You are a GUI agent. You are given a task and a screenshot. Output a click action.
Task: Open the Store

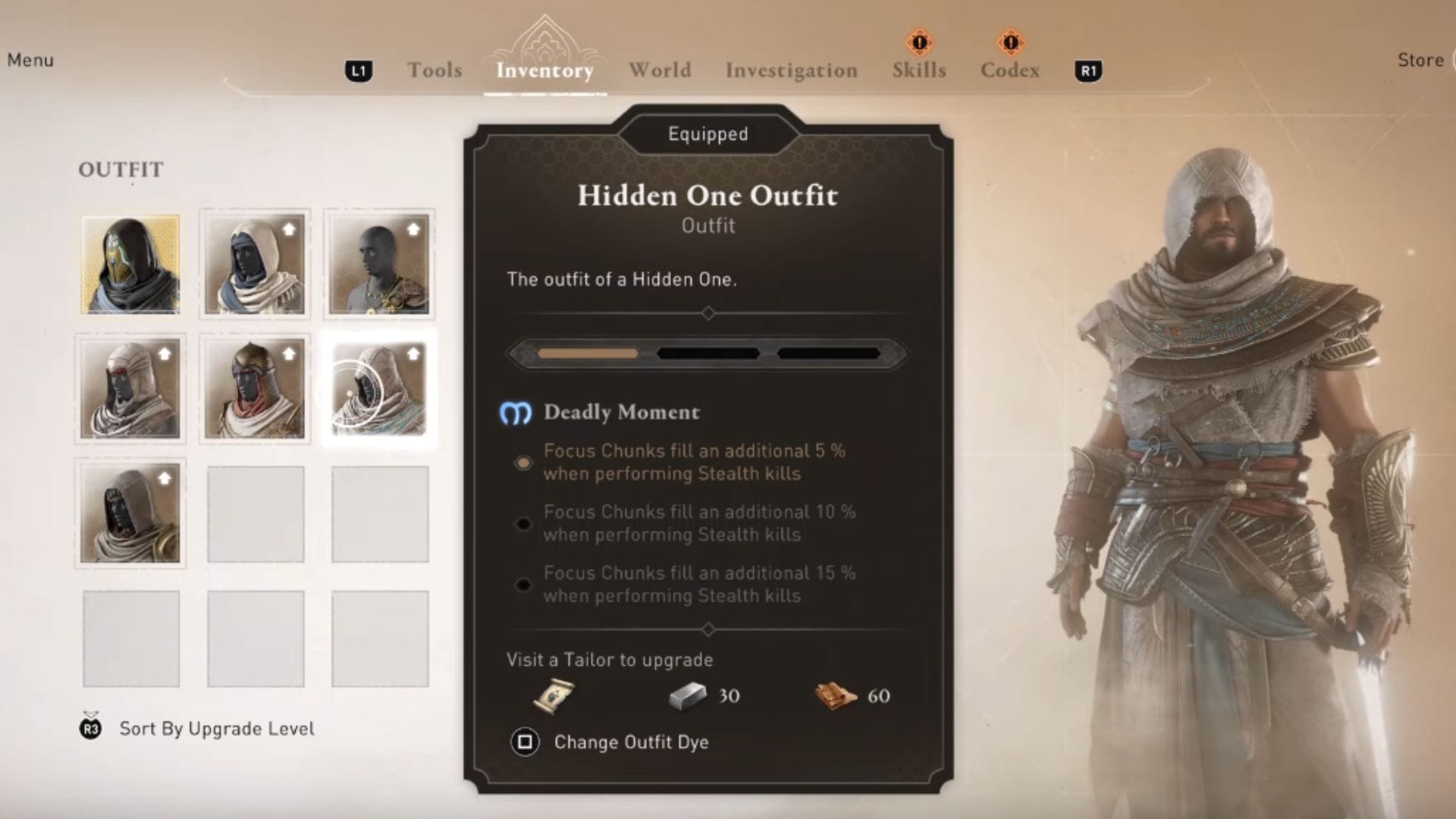point(1422,60)
